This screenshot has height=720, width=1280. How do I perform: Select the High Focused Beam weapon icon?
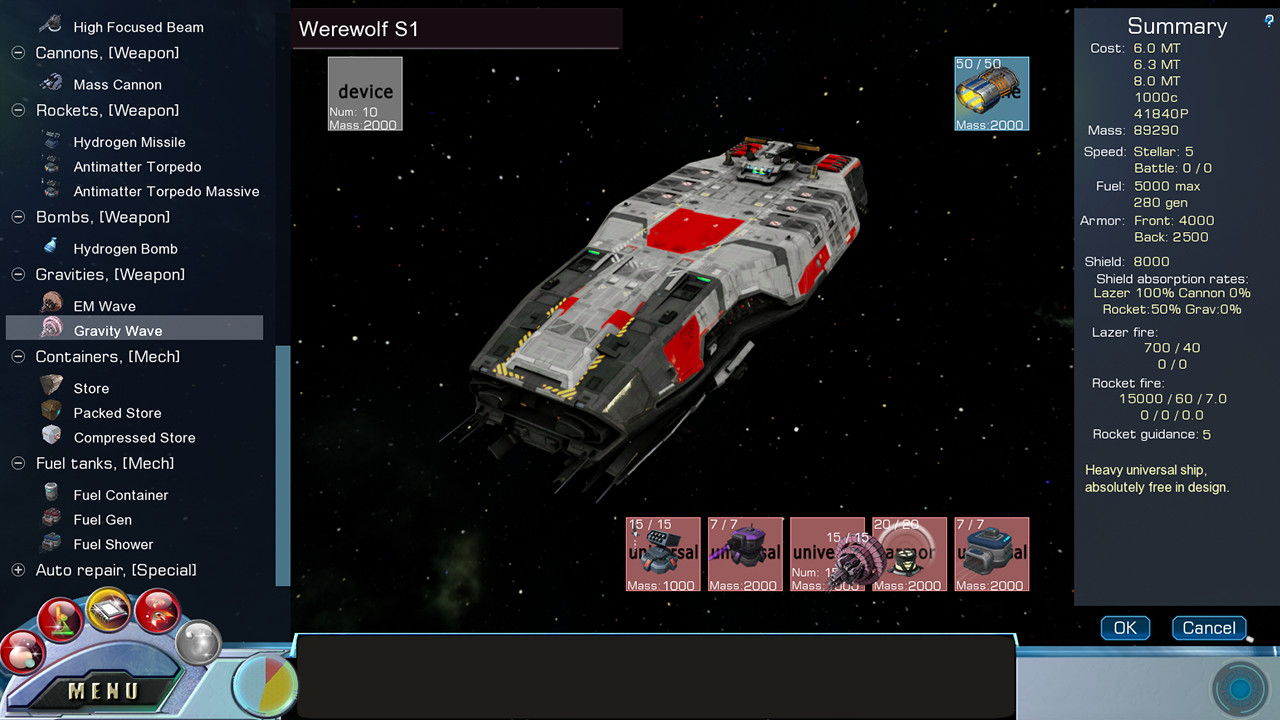[49, 25]
